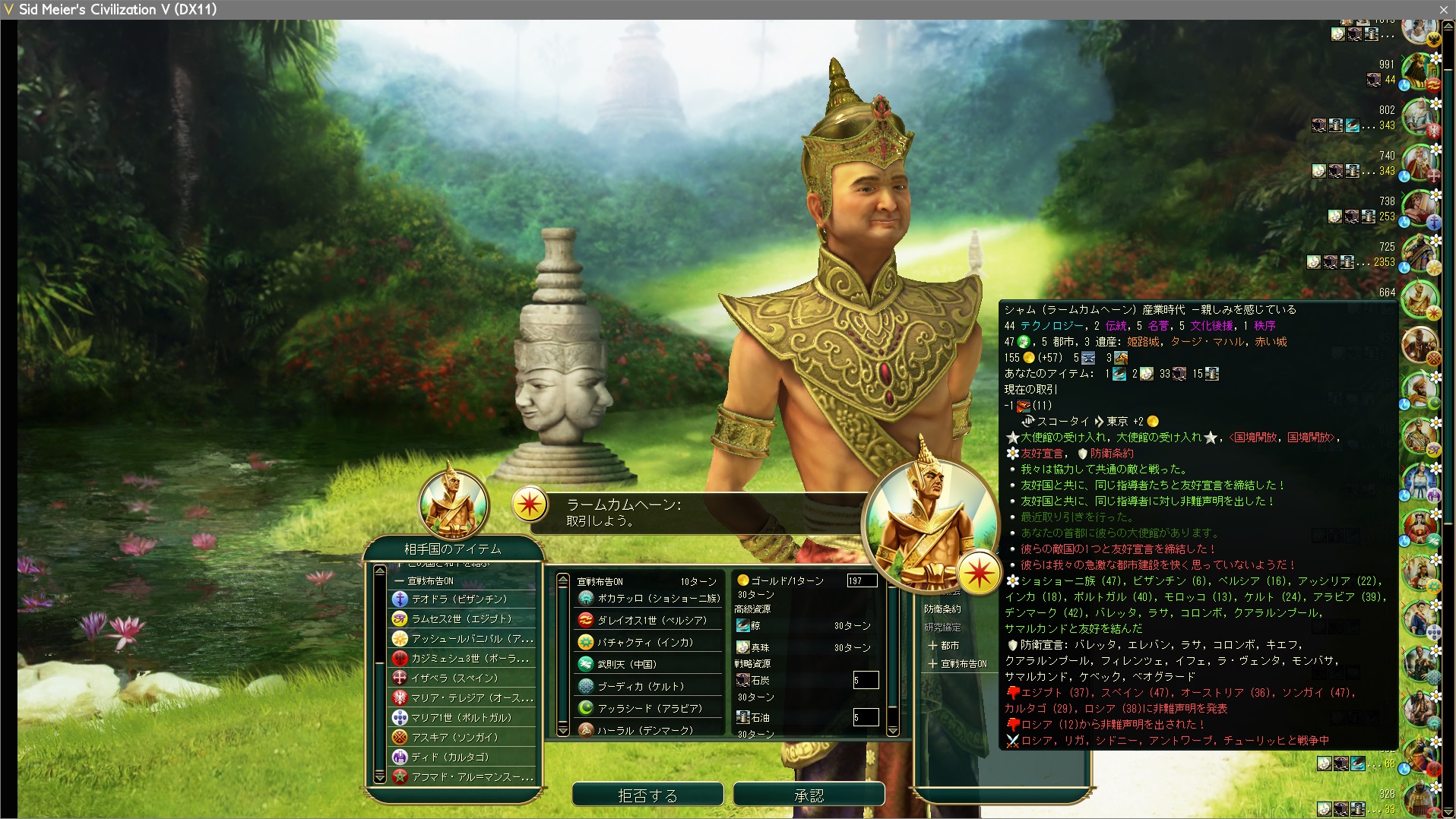
Task: Edit the 石炭 coal quantity field
Action: [x=866, y=680]
